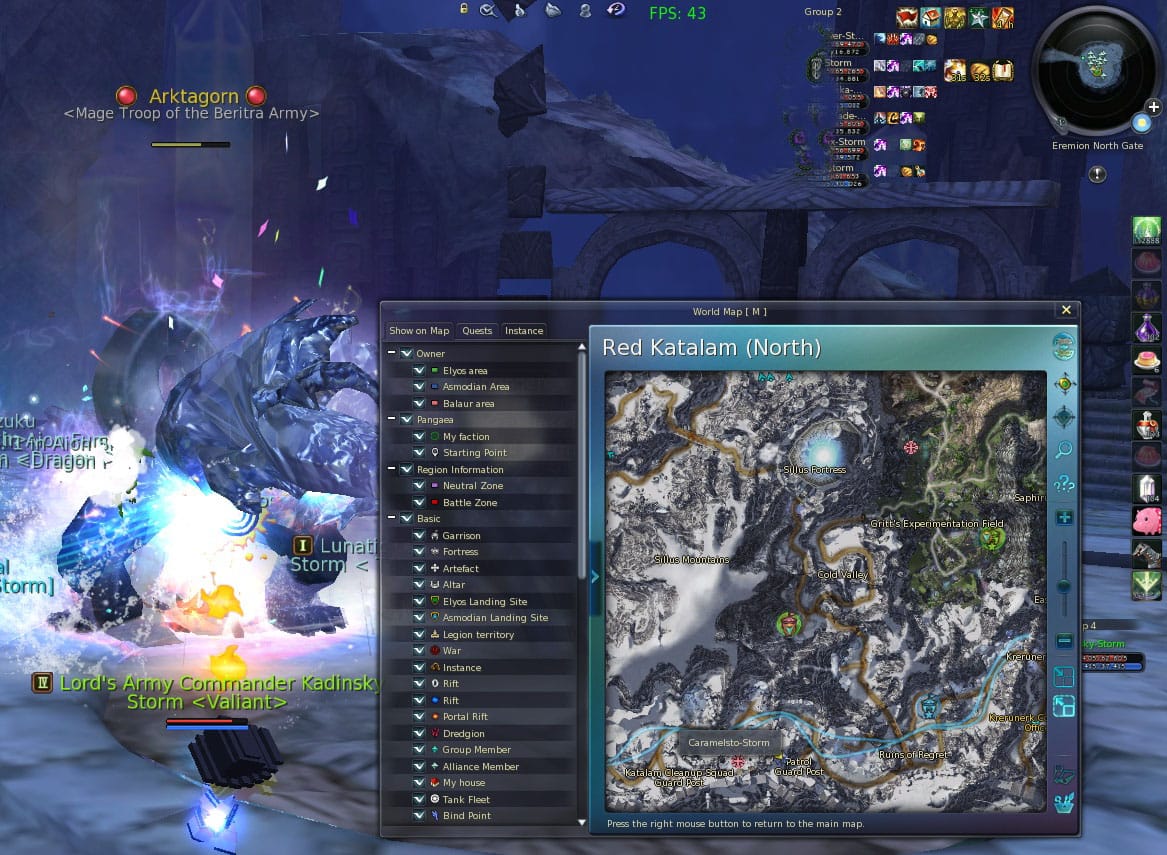The image size is (1167, 855).
Task: Uncheck the Balaur area filter
Action: pos(419,404)
